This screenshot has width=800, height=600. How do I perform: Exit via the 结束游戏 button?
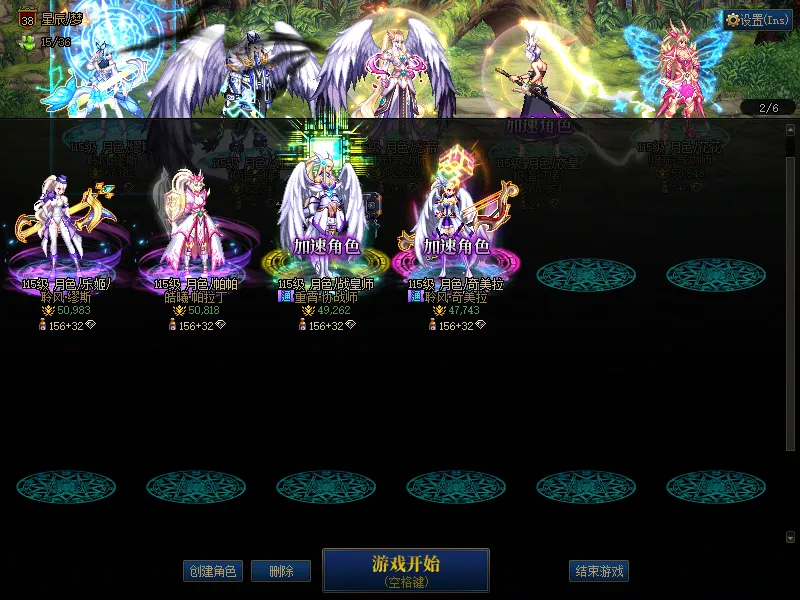[x=599, y=571]
